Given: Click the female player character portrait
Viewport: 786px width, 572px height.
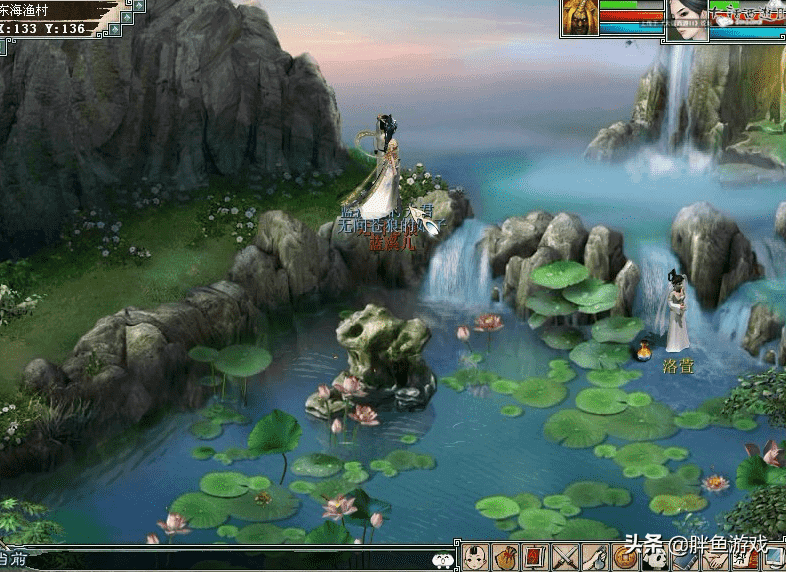Looking at the screenshot, I should coord(687,19).
